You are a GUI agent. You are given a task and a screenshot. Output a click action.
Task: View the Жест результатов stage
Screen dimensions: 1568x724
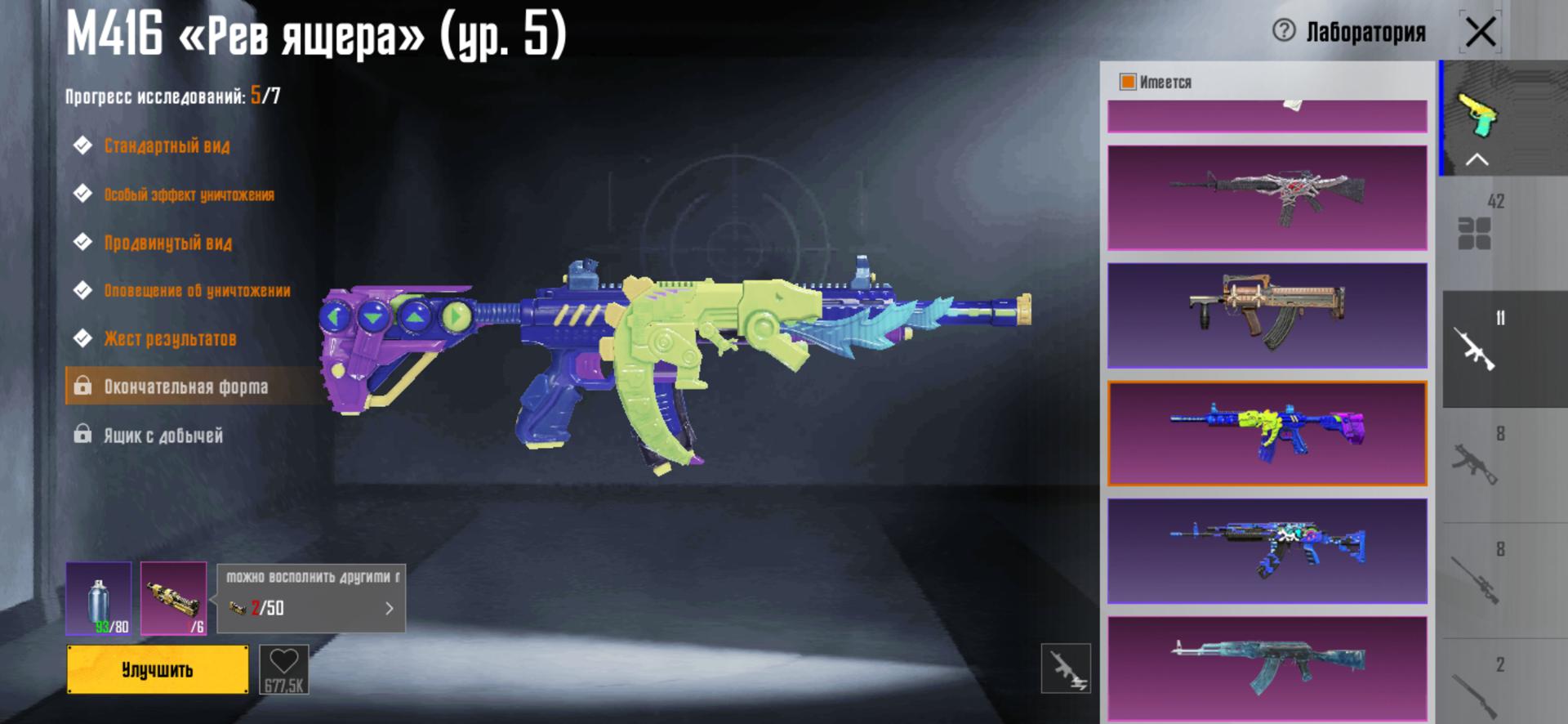[170, 338]
